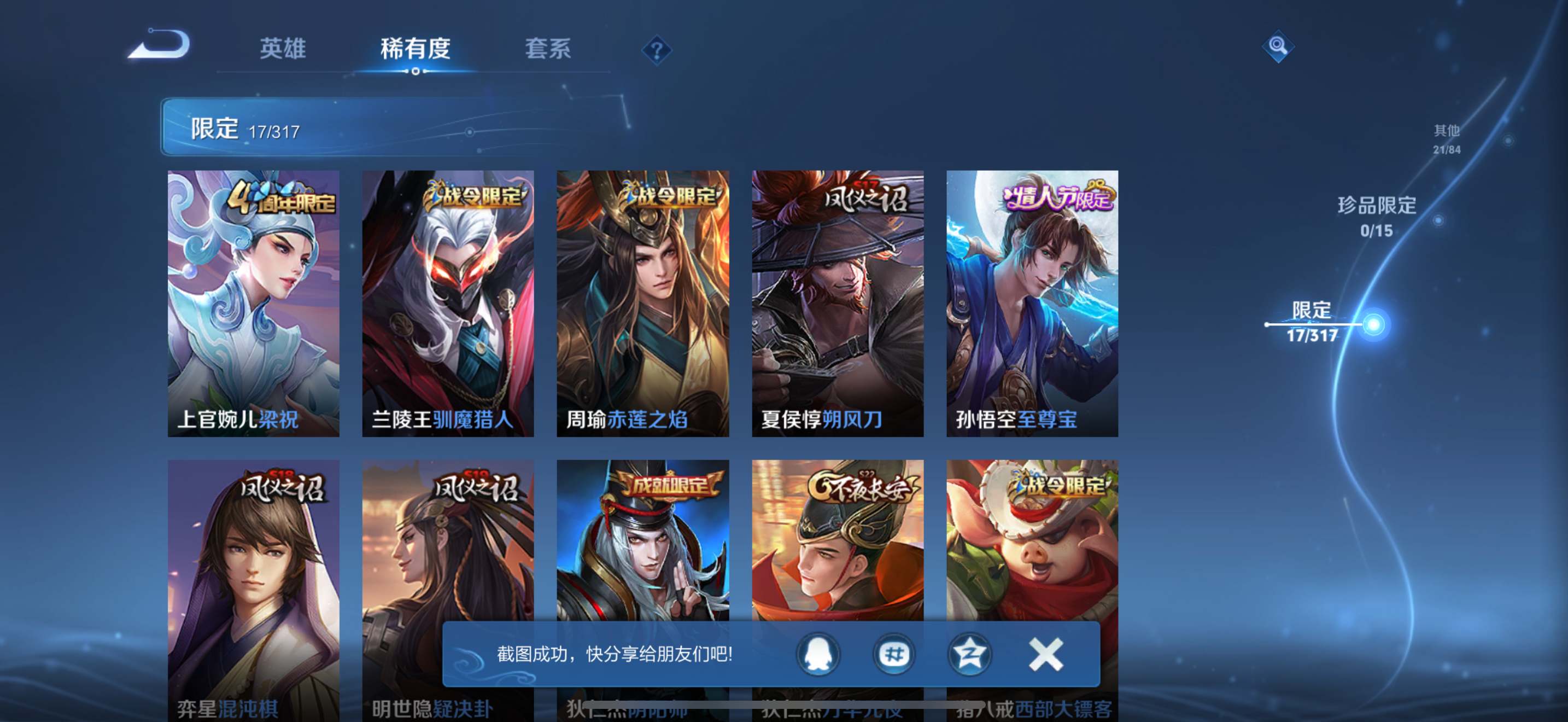Open the question mark help icon

point(656,50)
